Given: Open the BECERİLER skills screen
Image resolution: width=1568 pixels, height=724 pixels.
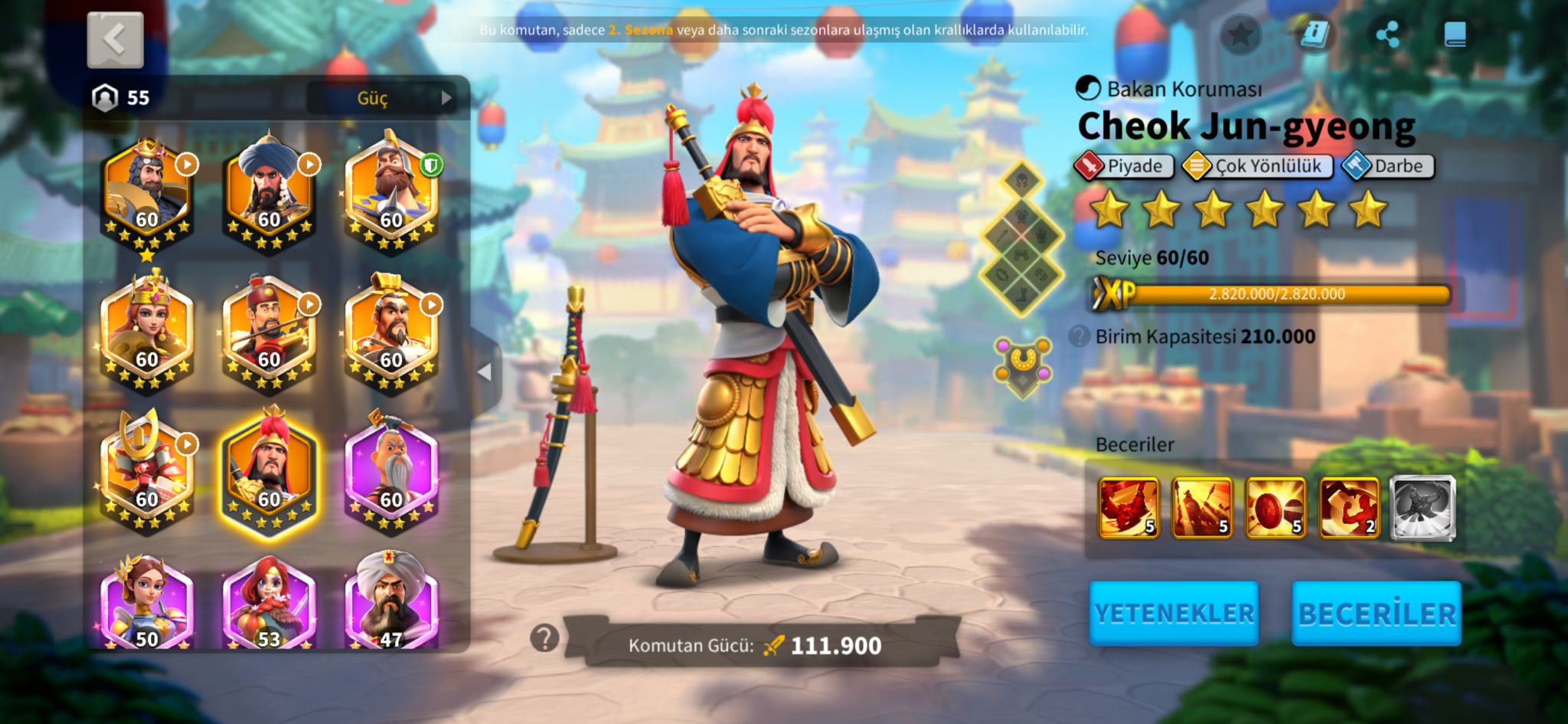Looking at the screenshot, I should pos(1377,613).
